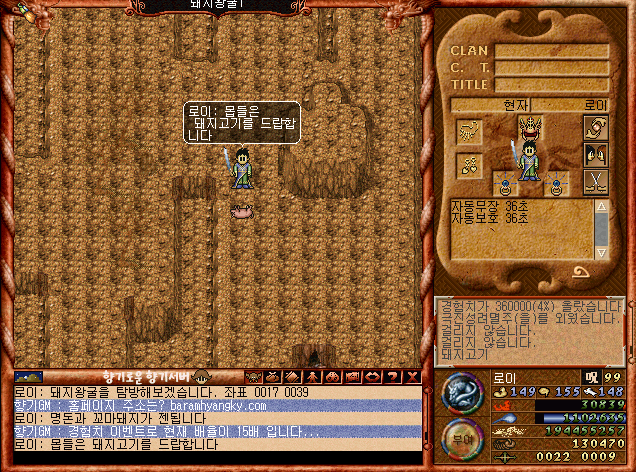The width and height of the screenshot is (636, 472).
Task: Click the chat input line at bottom
Action: click(x=215, y=458)
